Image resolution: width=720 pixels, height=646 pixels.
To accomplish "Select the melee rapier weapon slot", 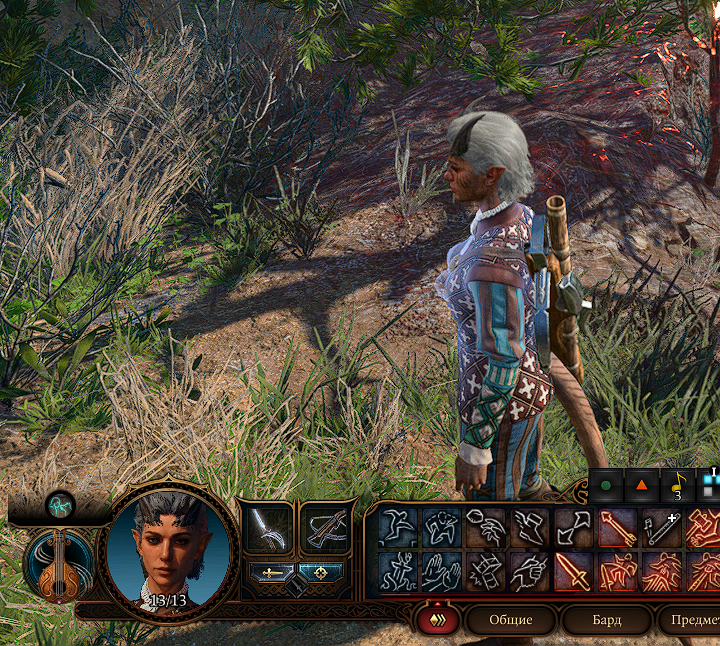I will pos(269,529).
